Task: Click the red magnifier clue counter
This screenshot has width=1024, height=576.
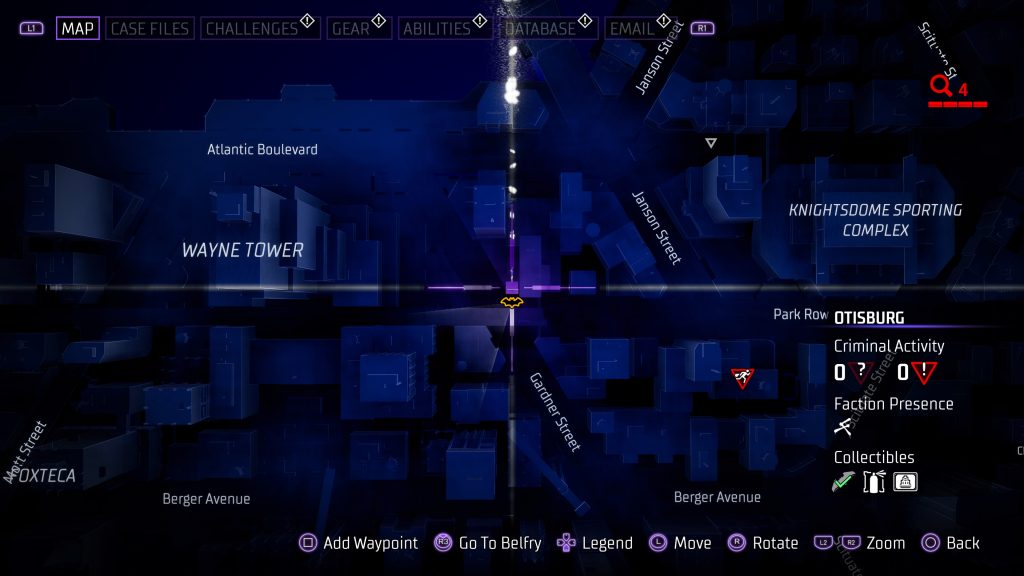Action: coord(948,89)
